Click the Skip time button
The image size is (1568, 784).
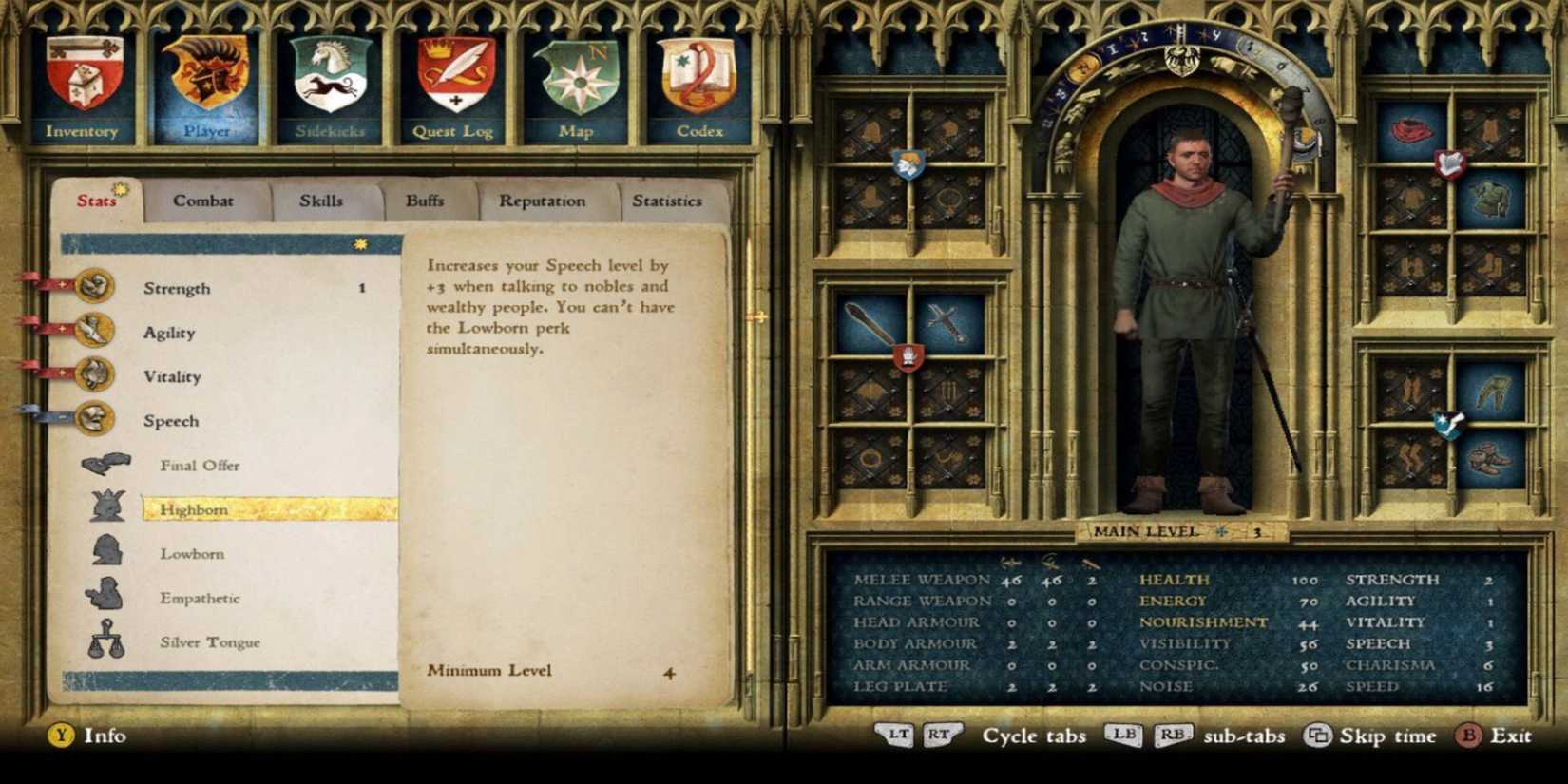1370,736
